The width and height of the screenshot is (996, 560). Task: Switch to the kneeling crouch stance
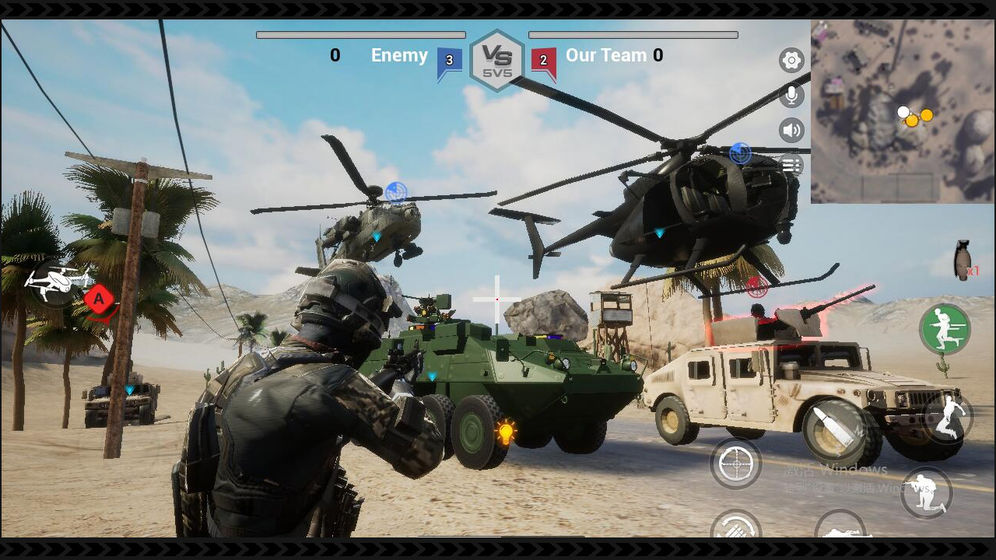tap(925, 493)
